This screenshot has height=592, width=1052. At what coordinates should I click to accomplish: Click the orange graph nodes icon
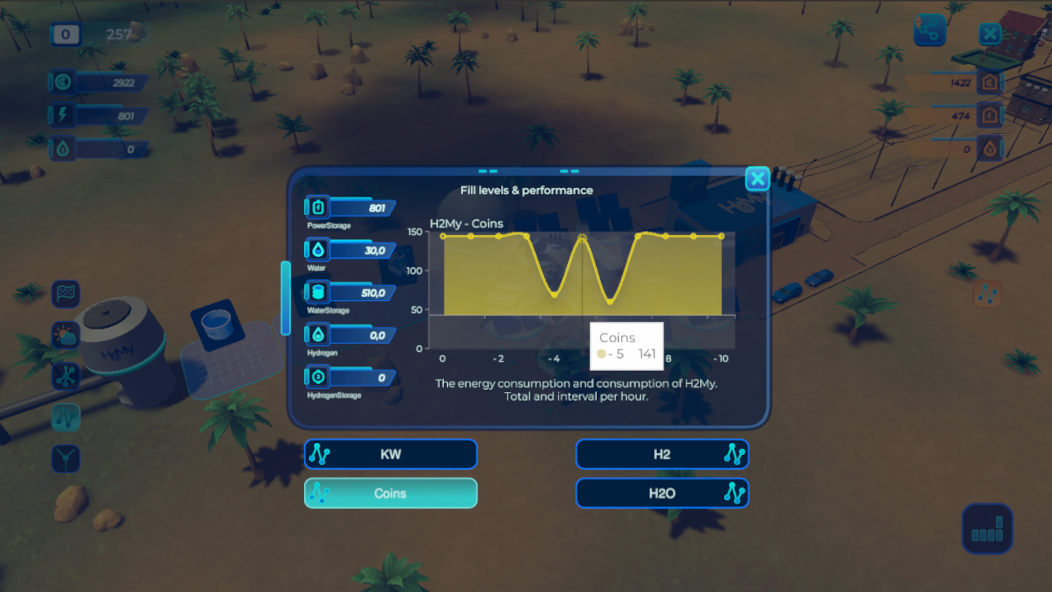pyautogui.click(x=988, y=294)
